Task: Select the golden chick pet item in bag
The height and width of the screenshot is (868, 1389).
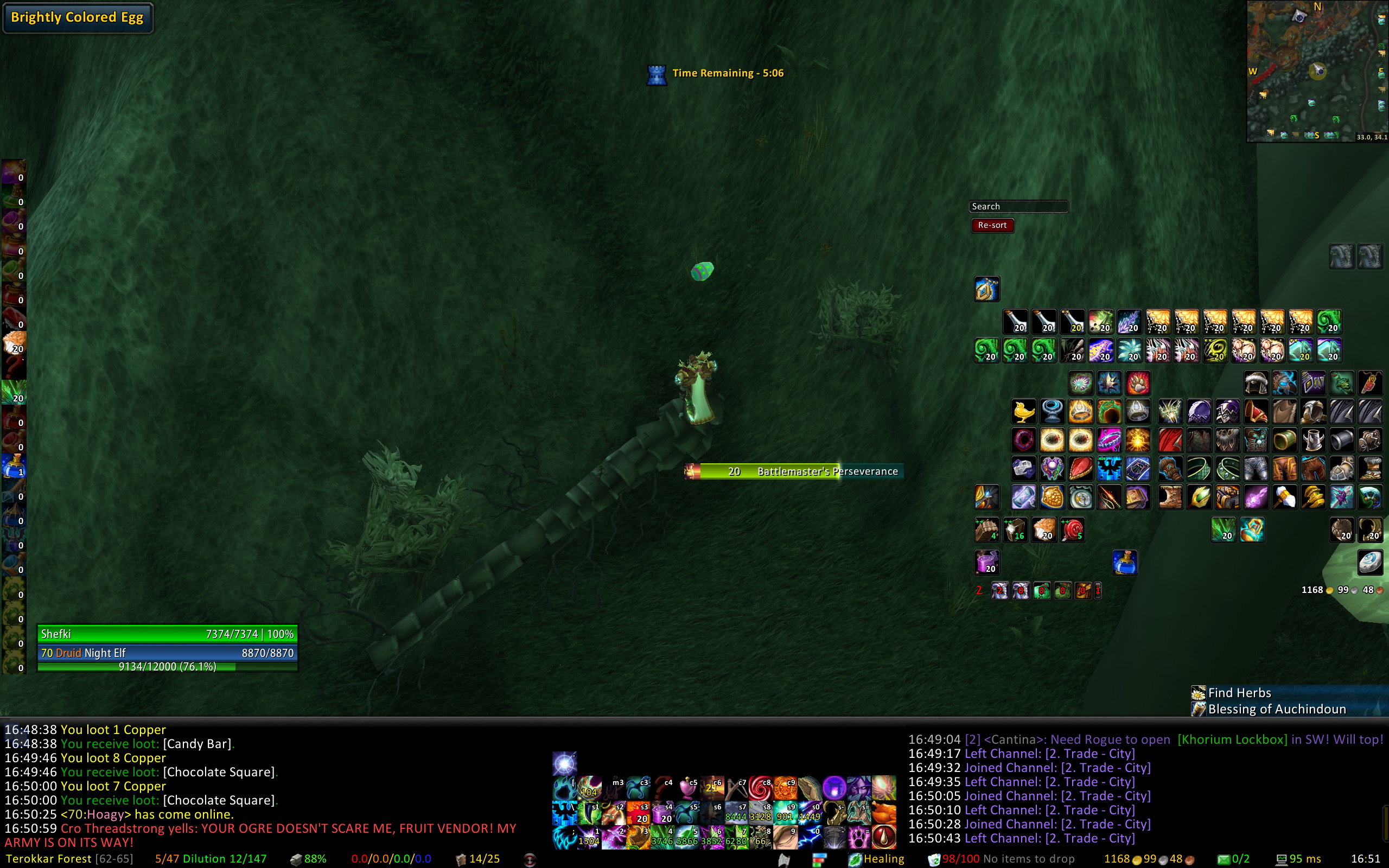Action: click(x=1023, y=412)
